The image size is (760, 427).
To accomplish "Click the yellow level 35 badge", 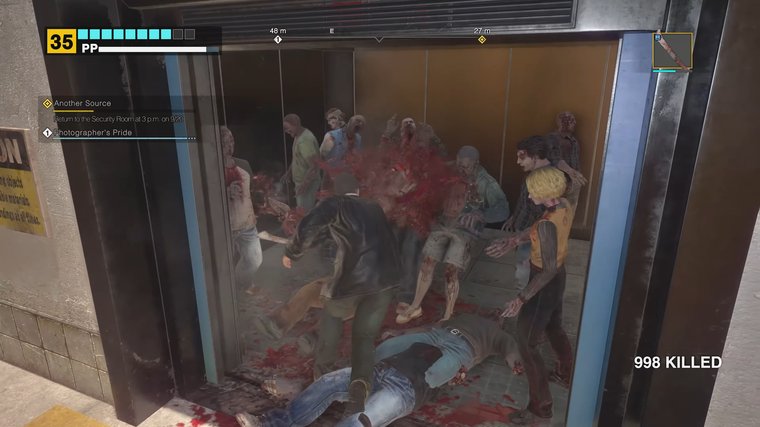I will (61, 41).
